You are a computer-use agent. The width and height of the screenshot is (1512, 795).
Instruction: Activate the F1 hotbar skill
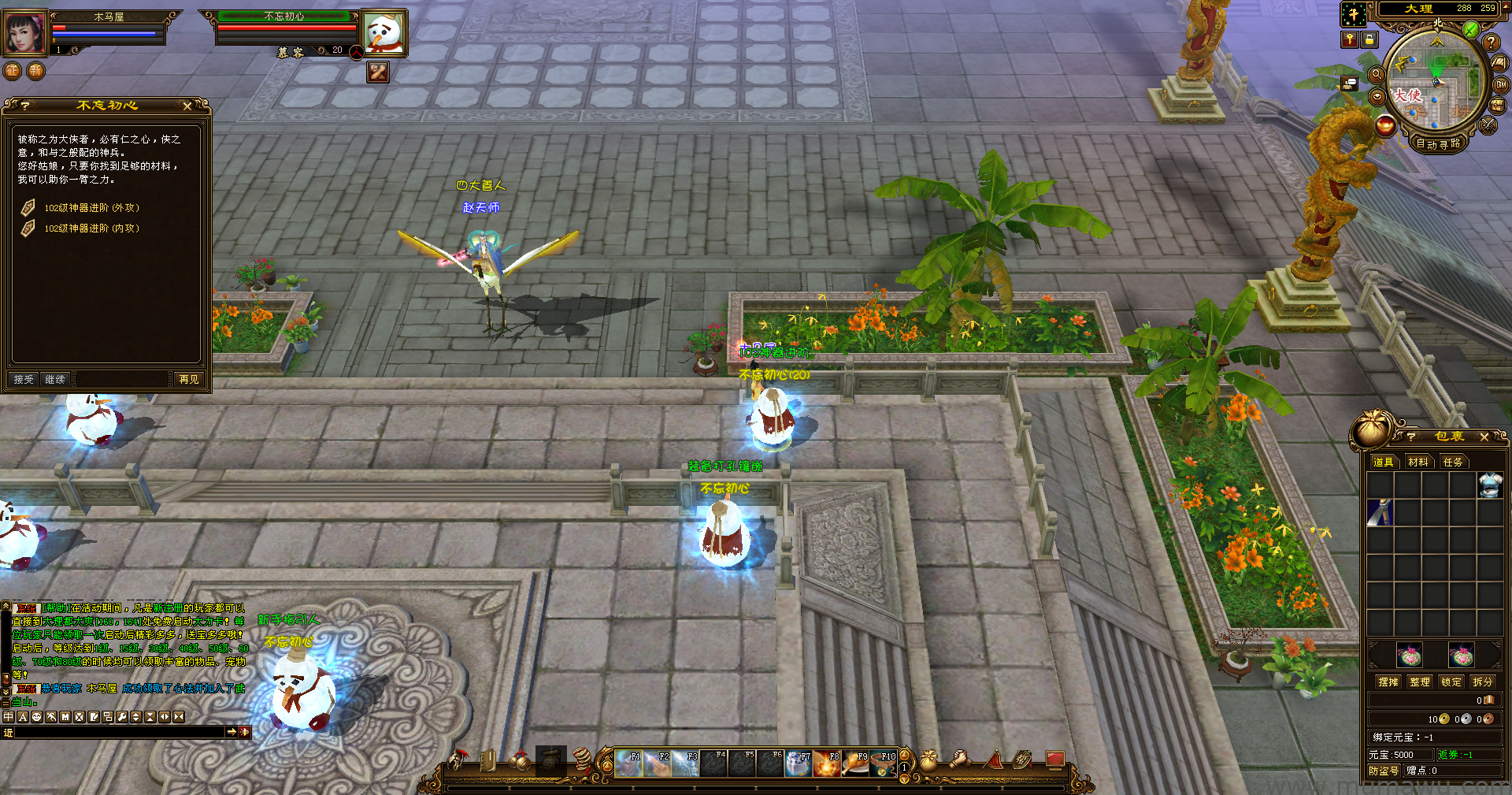click(628, 763)
